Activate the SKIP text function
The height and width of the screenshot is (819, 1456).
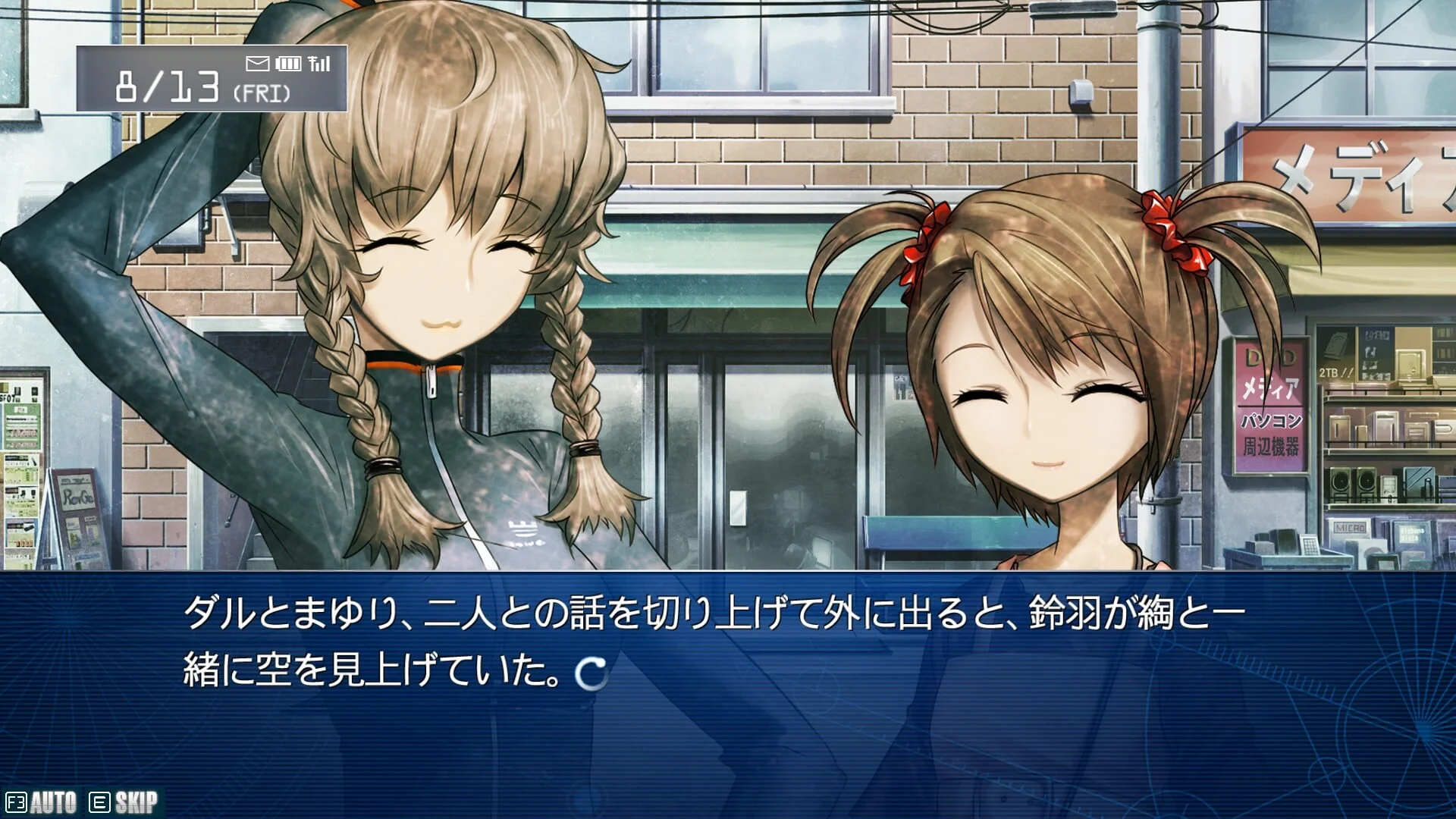(124, 802)
